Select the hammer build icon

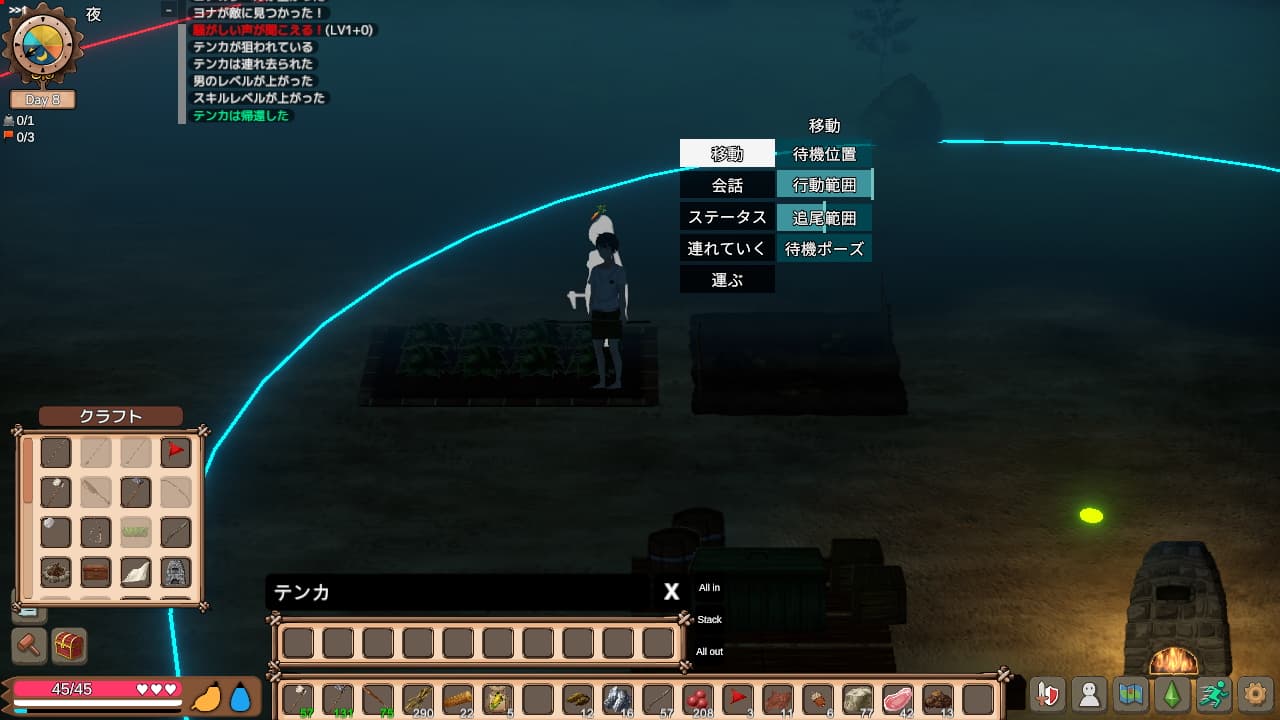pos(29,646)
